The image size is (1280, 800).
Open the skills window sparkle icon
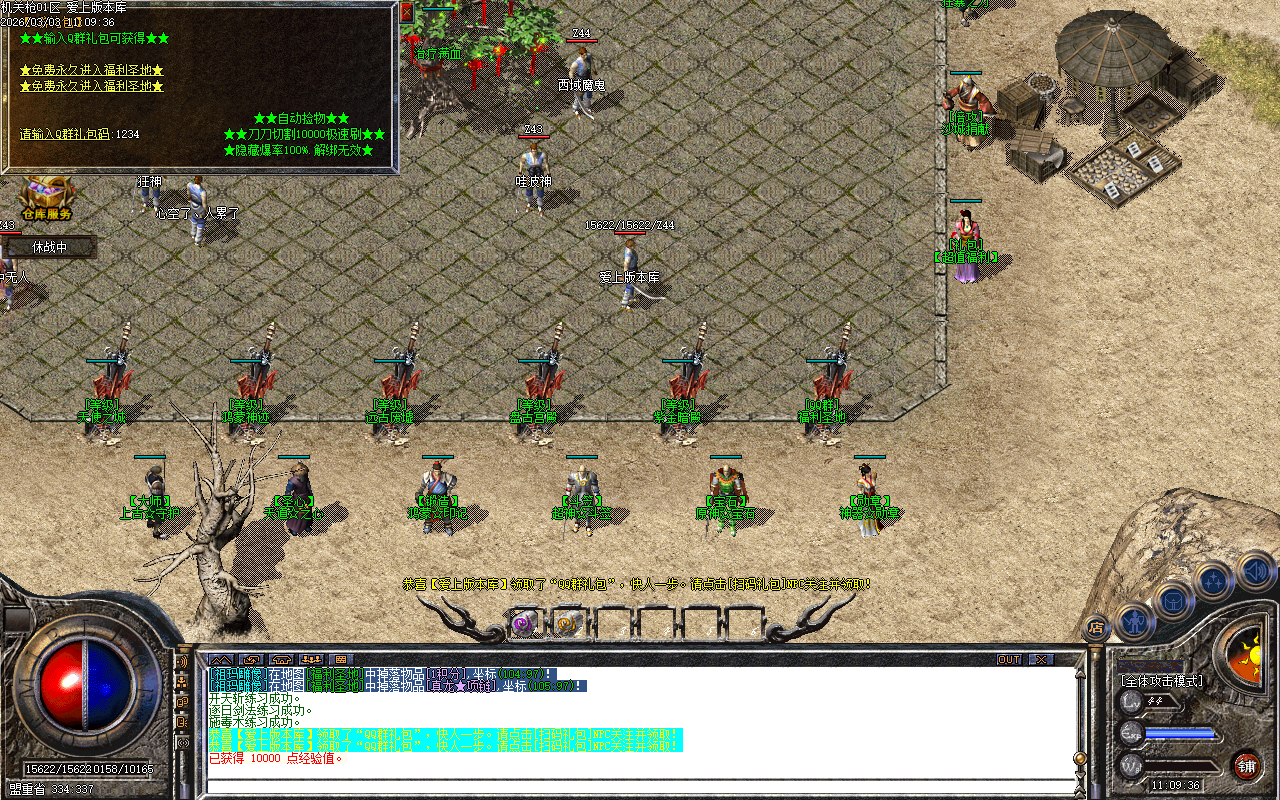coord(1213,580)
